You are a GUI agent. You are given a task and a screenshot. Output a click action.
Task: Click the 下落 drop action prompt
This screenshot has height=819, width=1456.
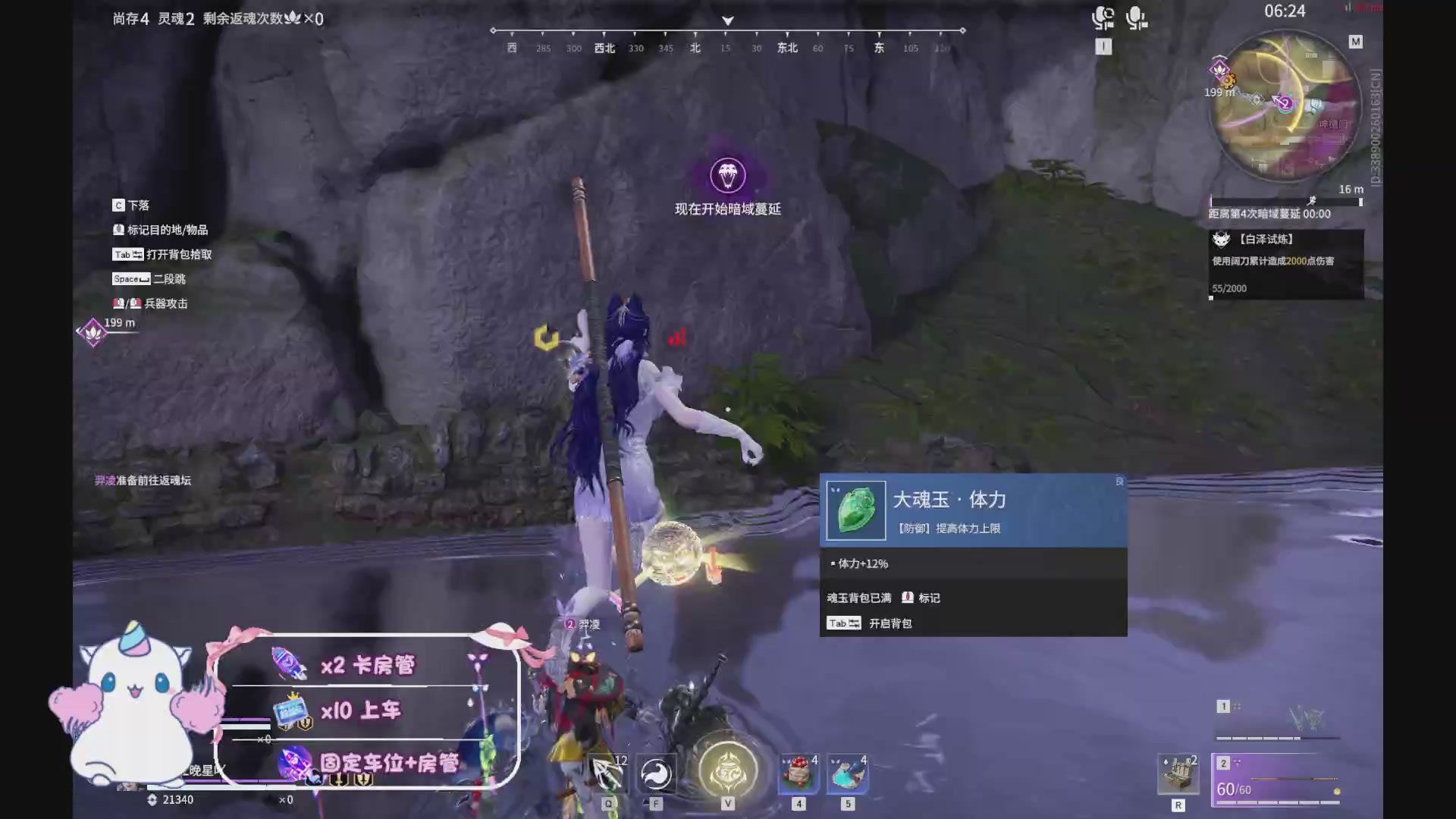coord(130,206)
